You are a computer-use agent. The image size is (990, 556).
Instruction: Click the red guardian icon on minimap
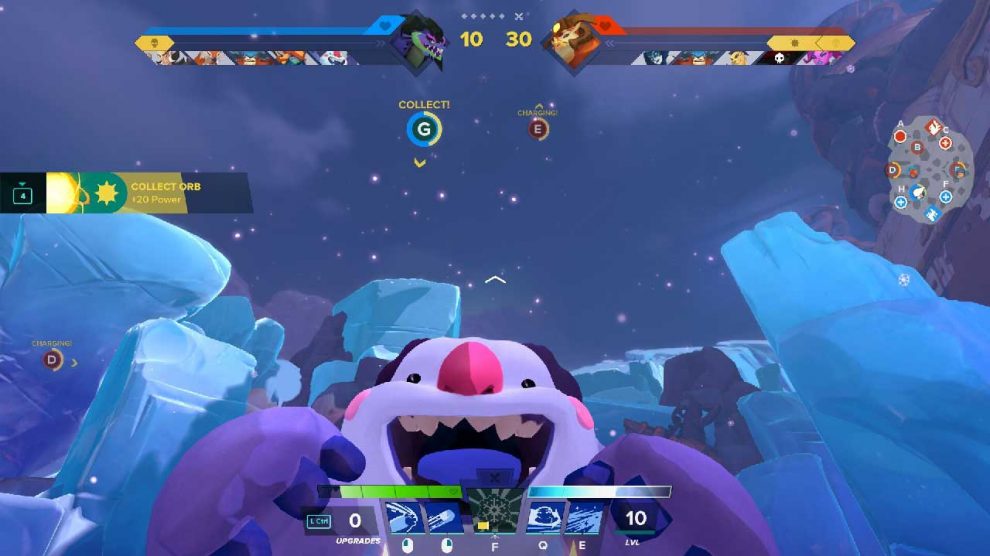[x=932, y=128]
